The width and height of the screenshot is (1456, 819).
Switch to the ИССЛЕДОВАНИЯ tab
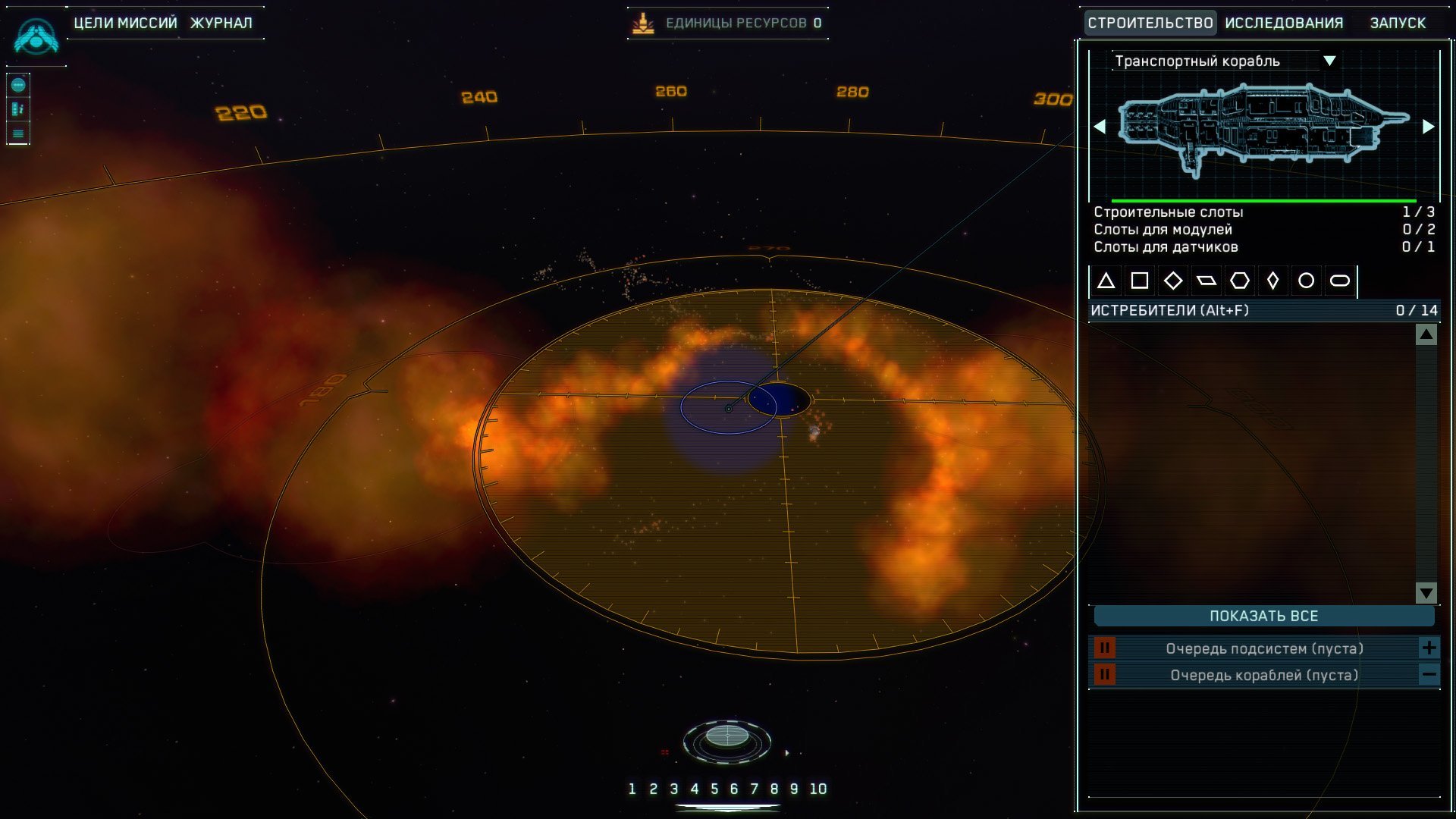click(x=1284, y=23)
